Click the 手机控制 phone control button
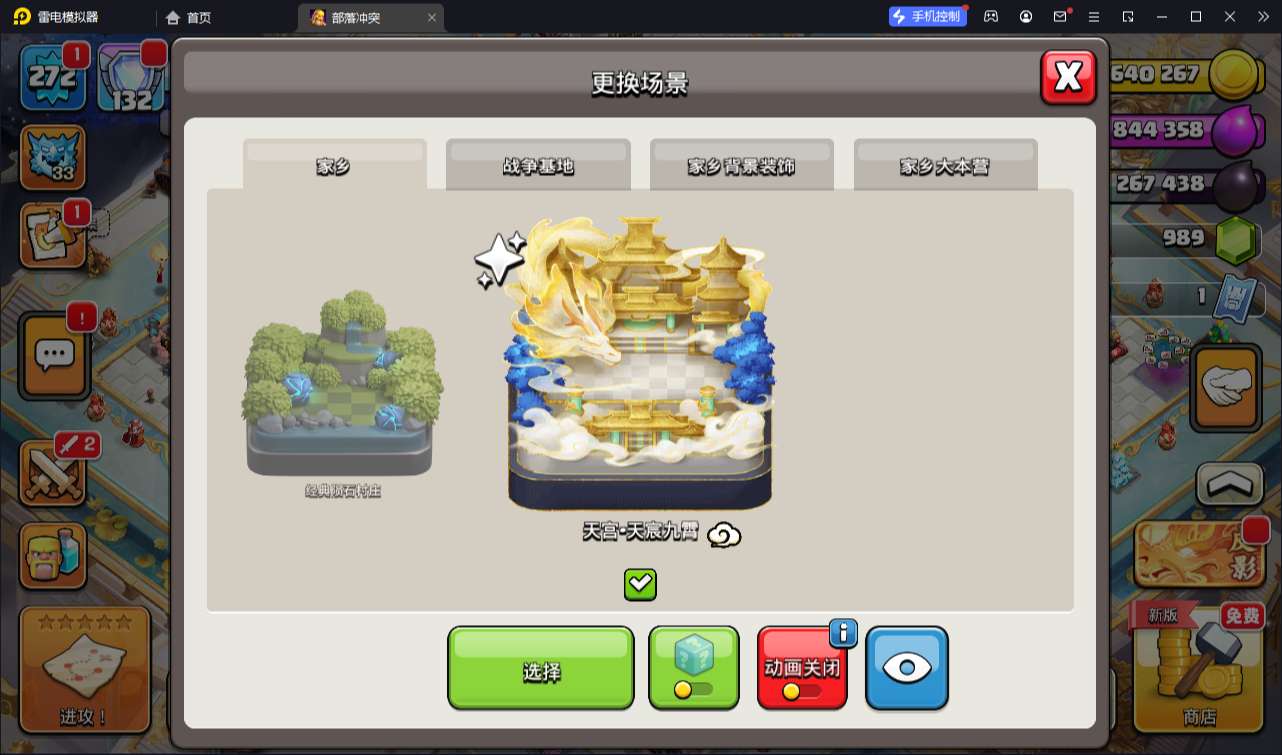The width and height of the screenshot is (1282, 755). (x=927, y=16)
